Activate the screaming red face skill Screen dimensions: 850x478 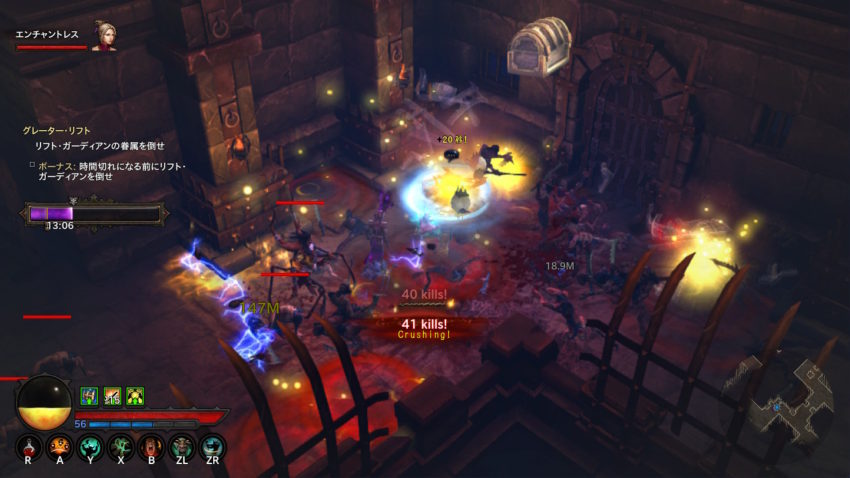[x=151, y=447]
